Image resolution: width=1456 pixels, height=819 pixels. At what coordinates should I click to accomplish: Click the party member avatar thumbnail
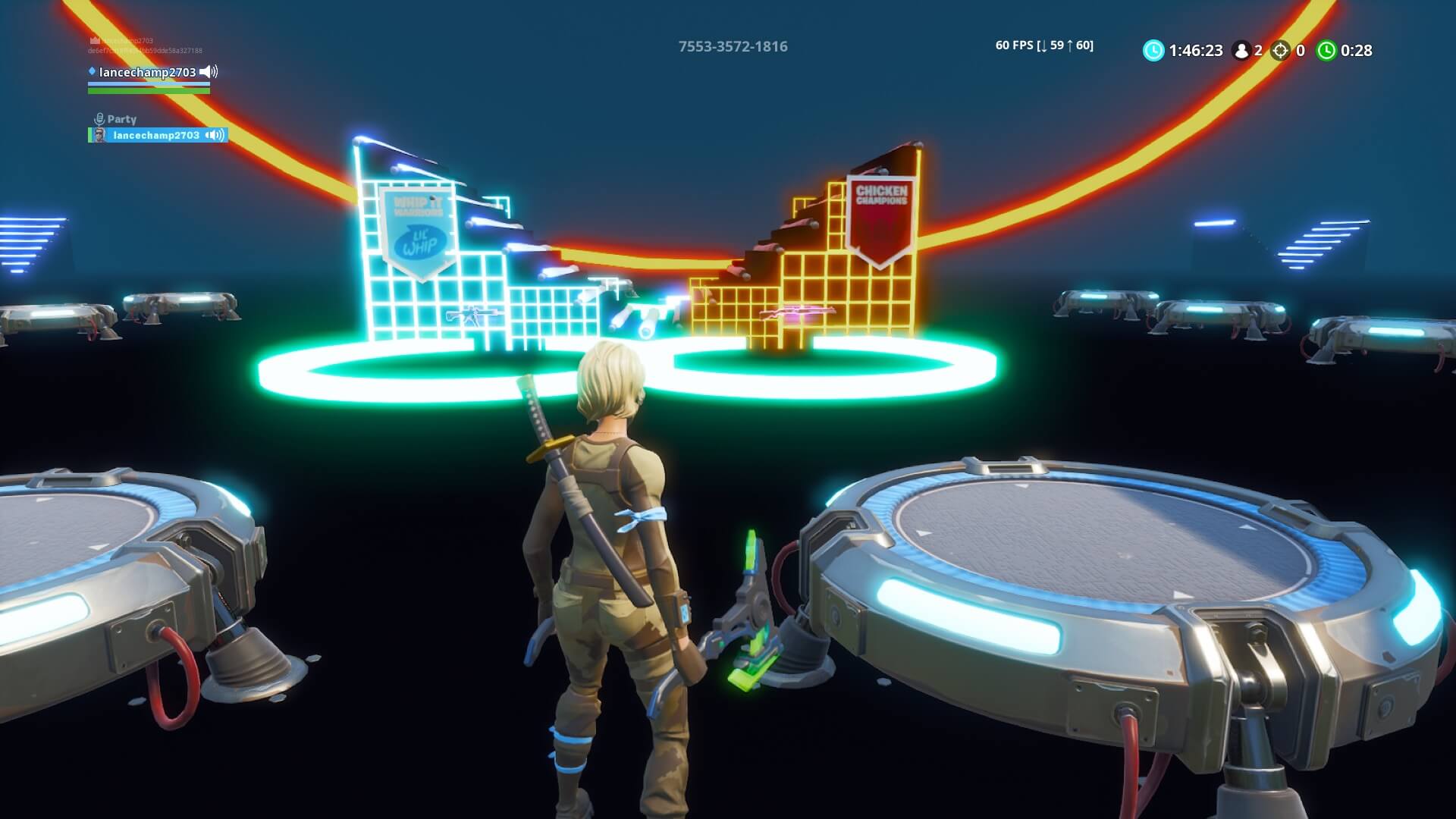click(x=101, y=135)
